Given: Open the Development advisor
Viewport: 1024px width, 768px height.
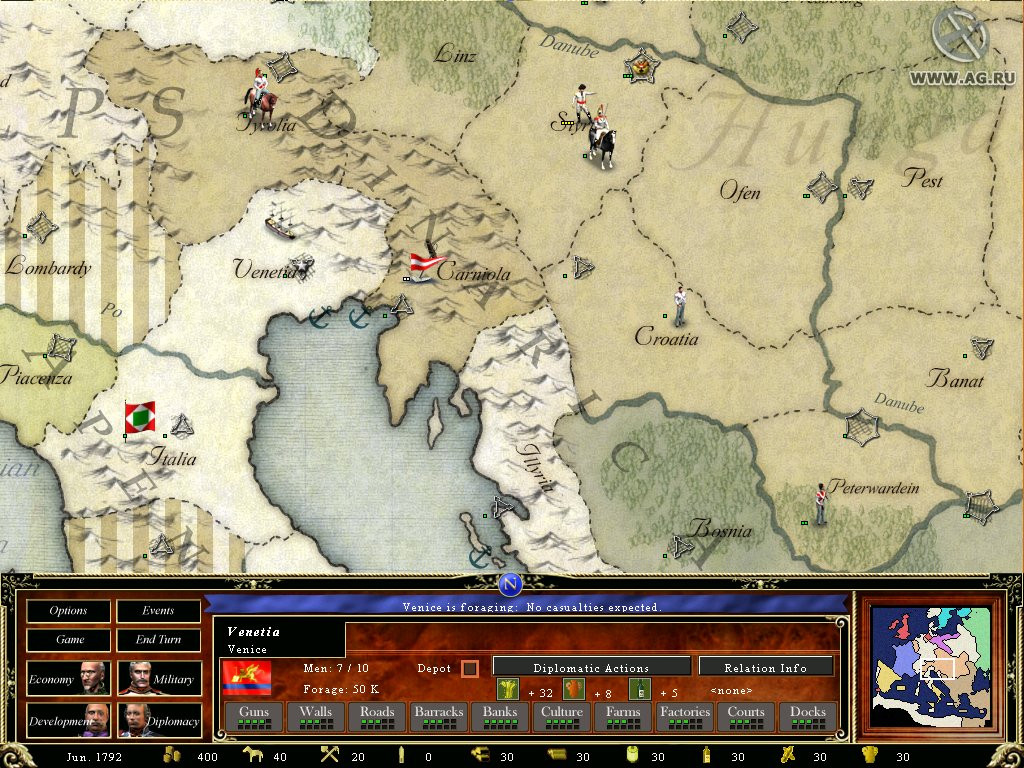Looking at the screenshot, I should point(69,720).
